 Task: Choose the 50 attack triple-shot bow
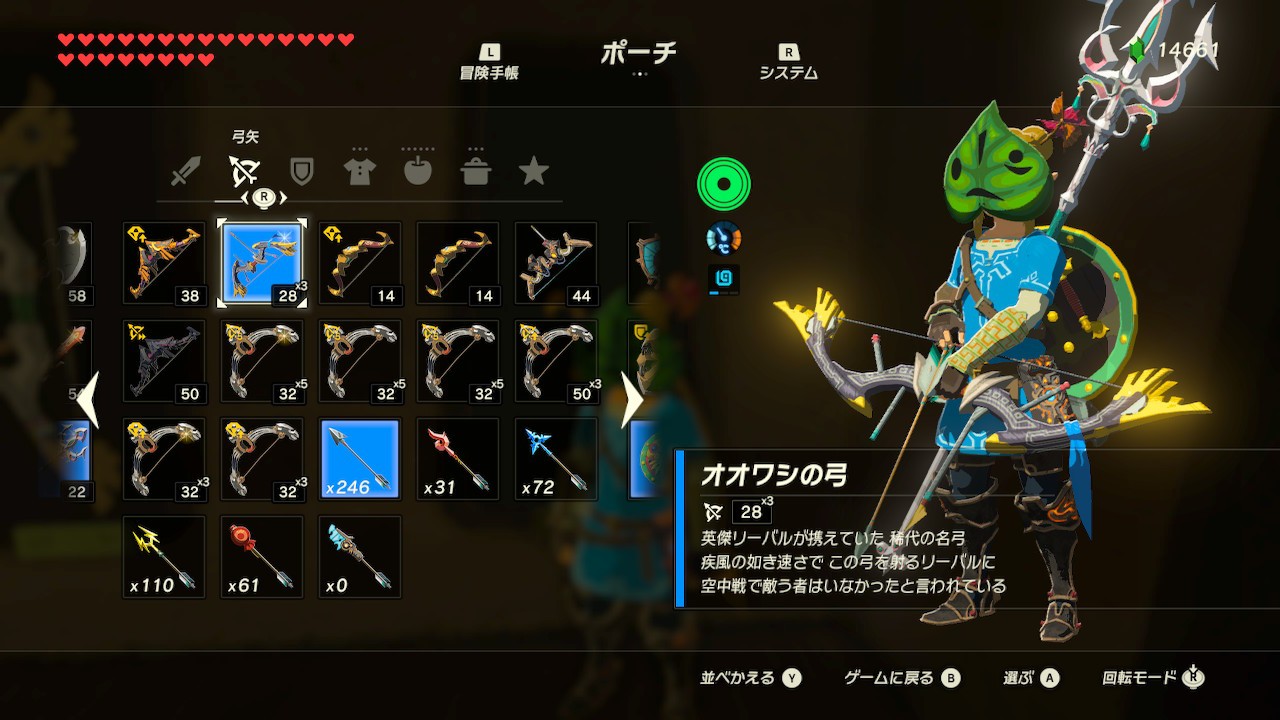pyautogui.click(x=555, y=361)
